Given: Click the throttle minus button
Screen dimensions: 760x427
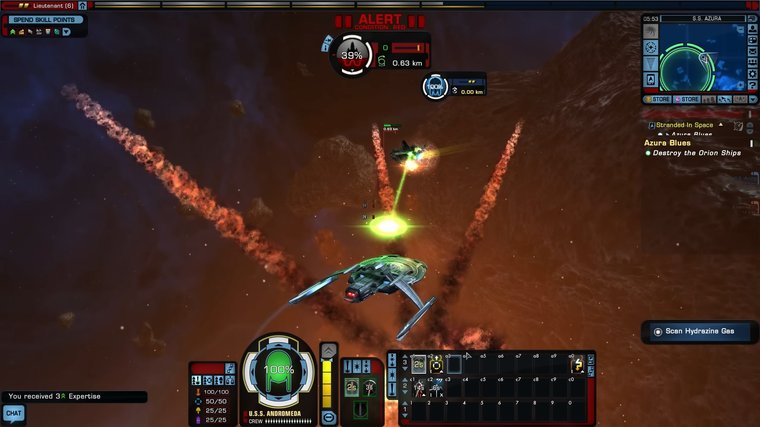Looking at the screenshot, I should pyautogui.click(x=329, y=416).
